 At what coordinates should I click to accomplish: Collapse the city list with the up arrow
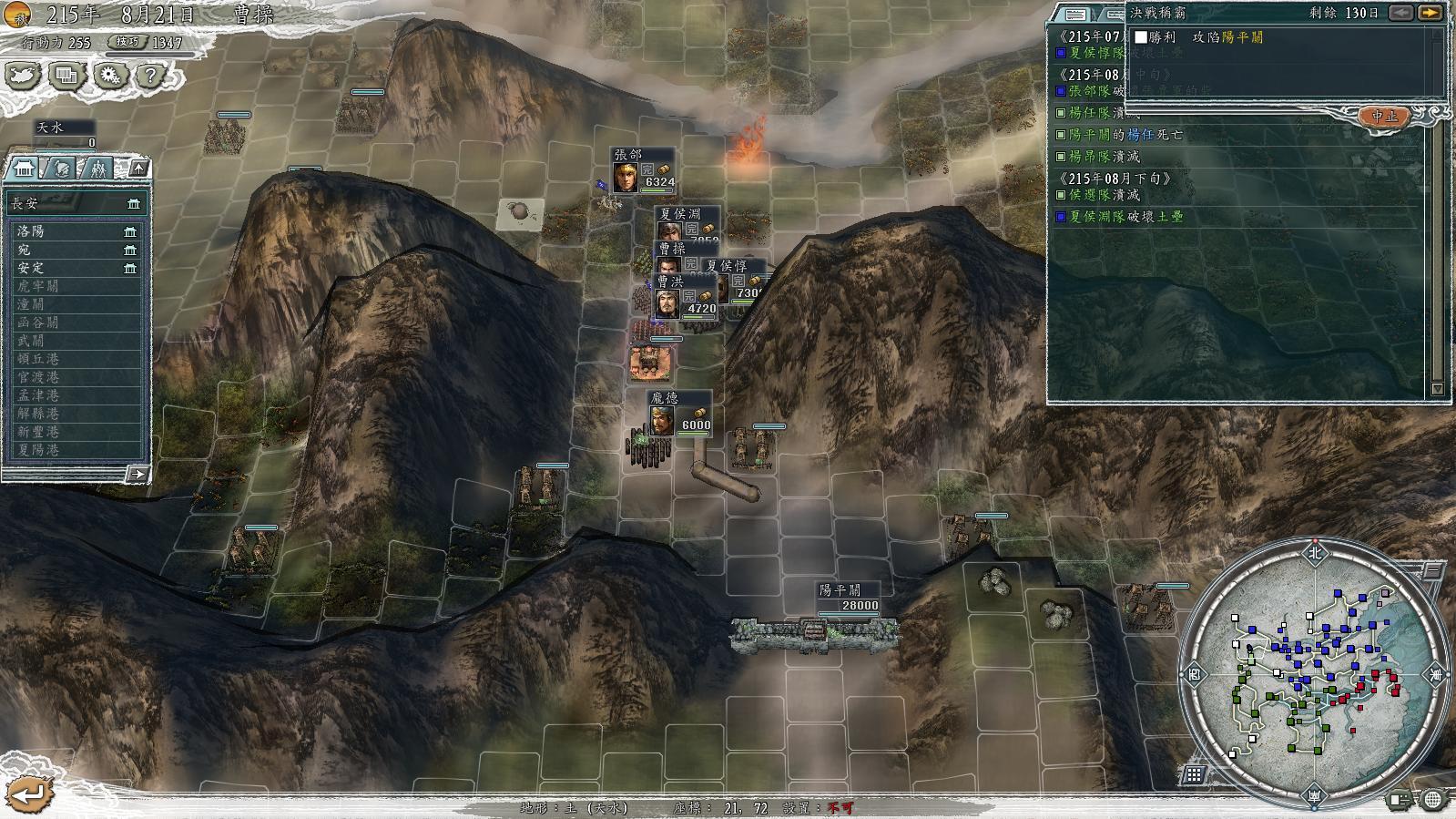click(x=137, y=169)
